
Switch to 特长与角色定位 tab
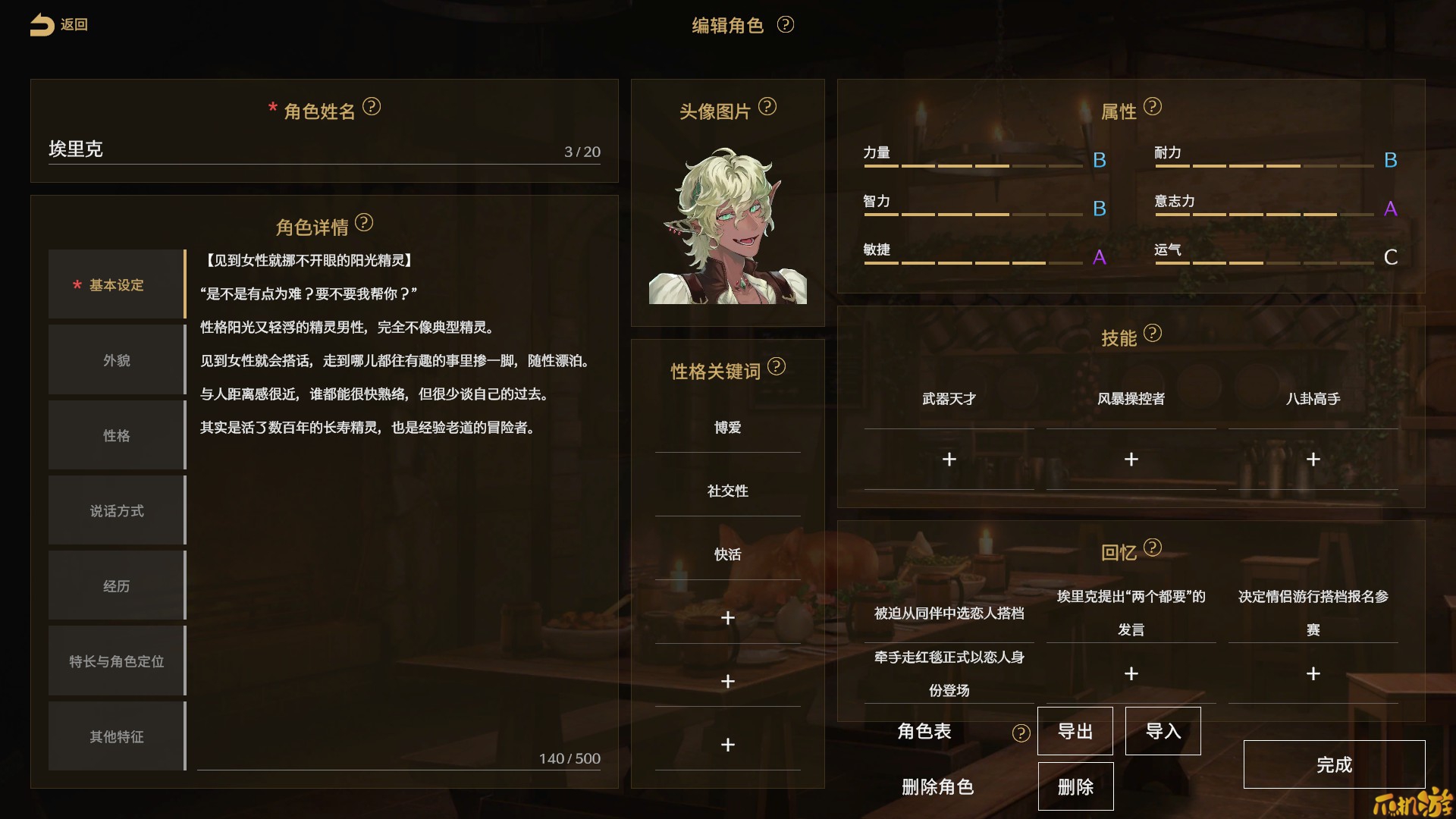click(117, 661)
